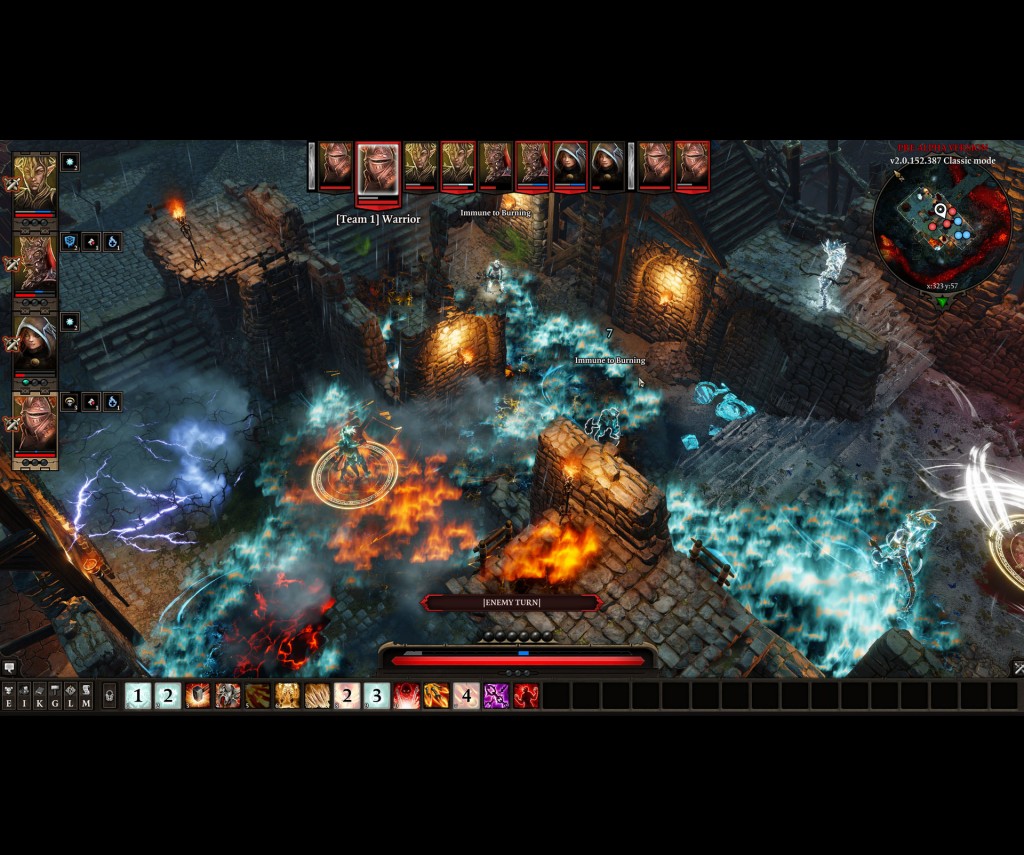Image resolution: width=1024 pixels, height=855 pixels.
Task: Open the menu button labeled M
Action: [x=86, y=695]
